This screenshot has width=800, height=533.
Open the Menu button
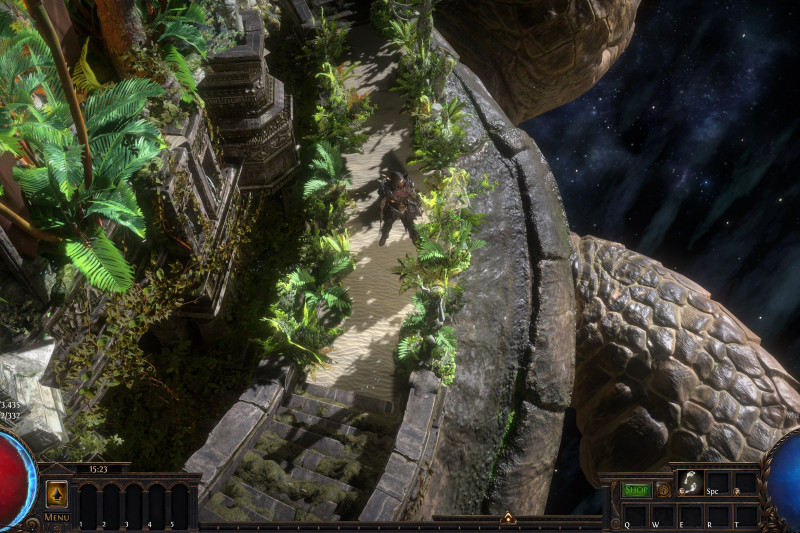pyautogui.click(x=57, y=517)
